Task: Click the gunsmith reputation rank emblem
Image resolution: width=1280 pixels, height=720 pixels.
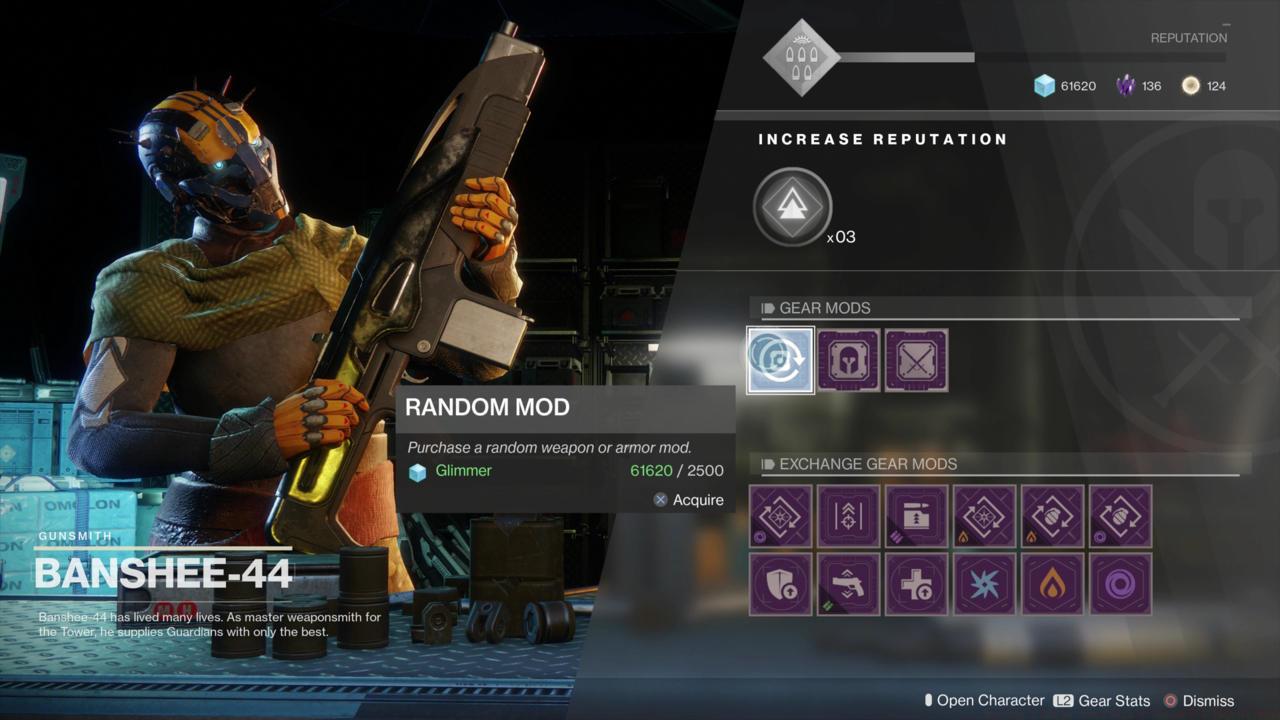Action: coord(802,57)
